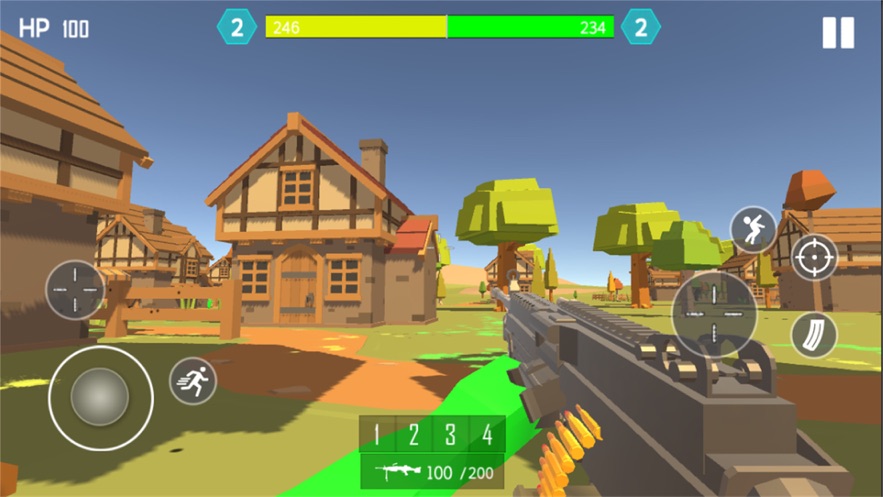Equip weapon slot 4
This screenshot has width=883, height=497.
(487, 435)
